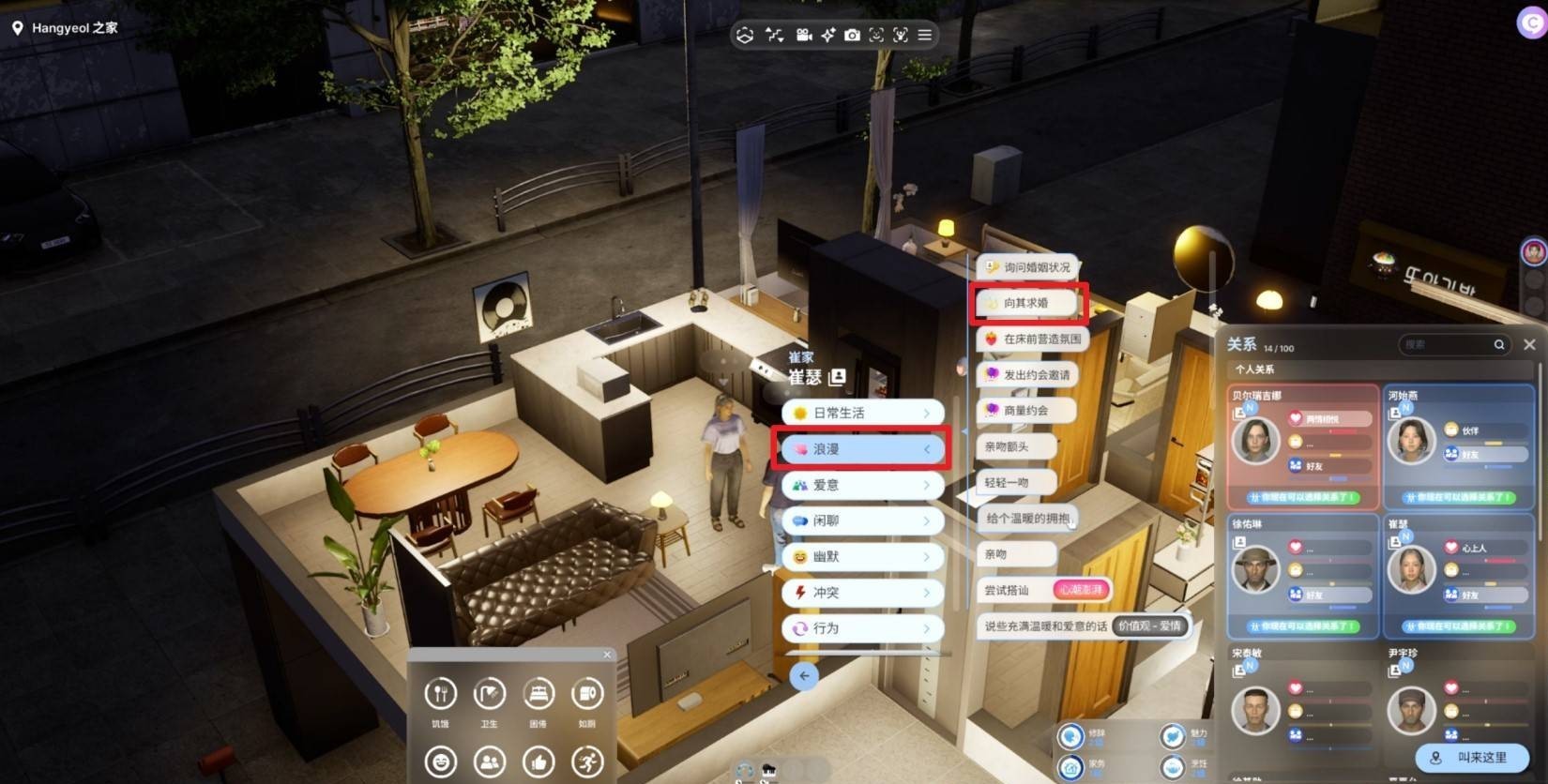Open the 日常生活 category
The image size is (1548, 784).
862,413
